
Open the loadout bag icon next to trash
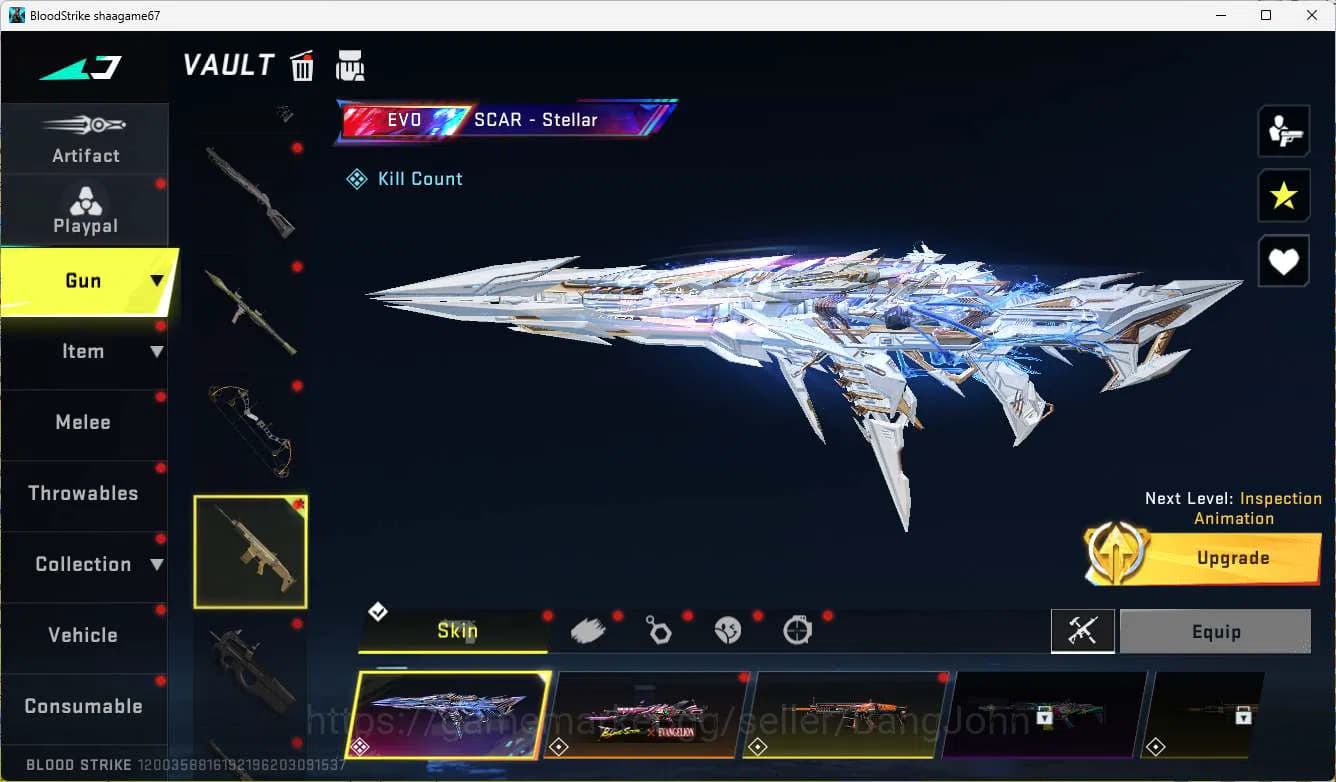point(350,64)
